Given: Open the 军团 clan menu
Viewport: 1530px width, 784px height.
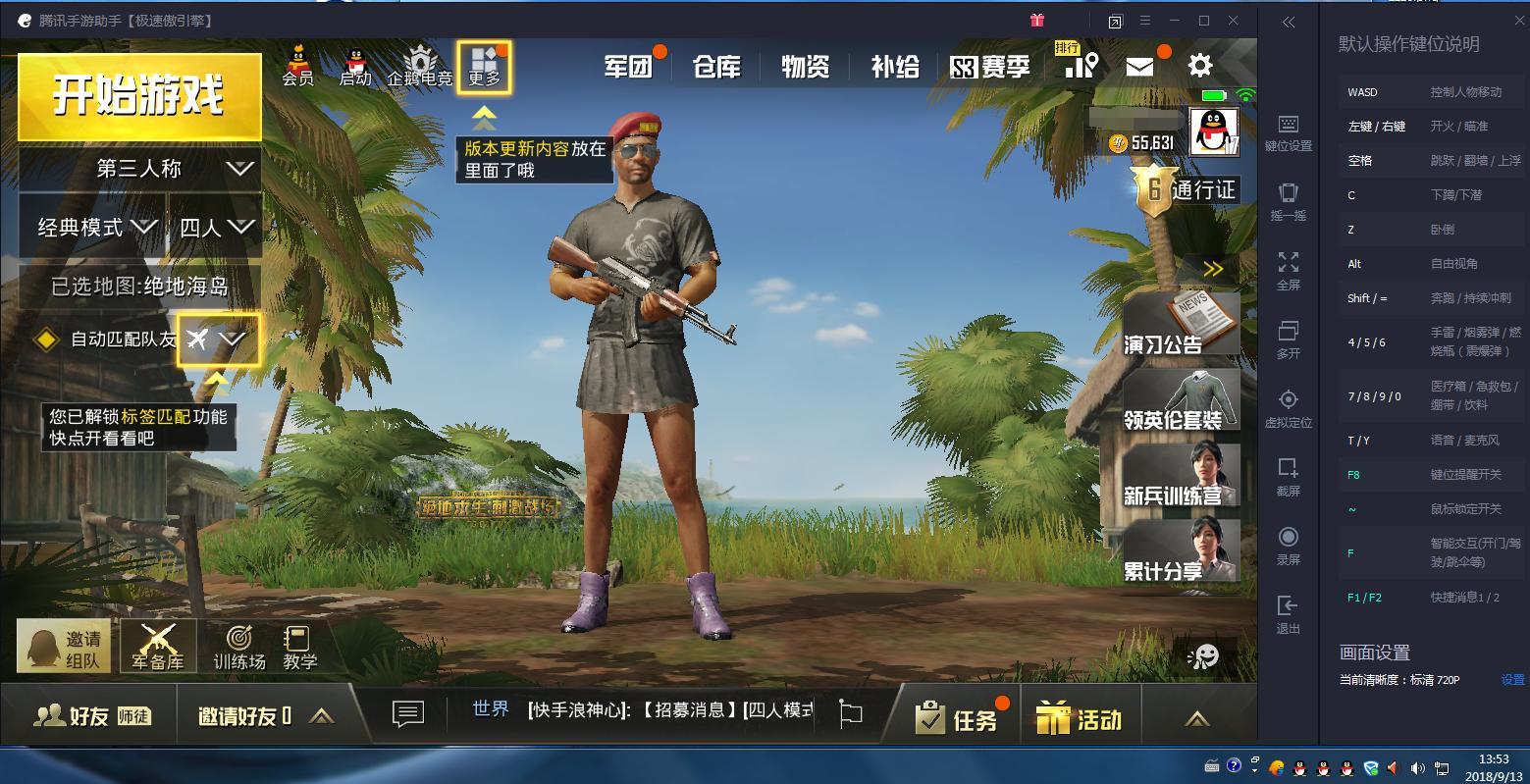Looking at the screenshot, I should click(629, 67).
